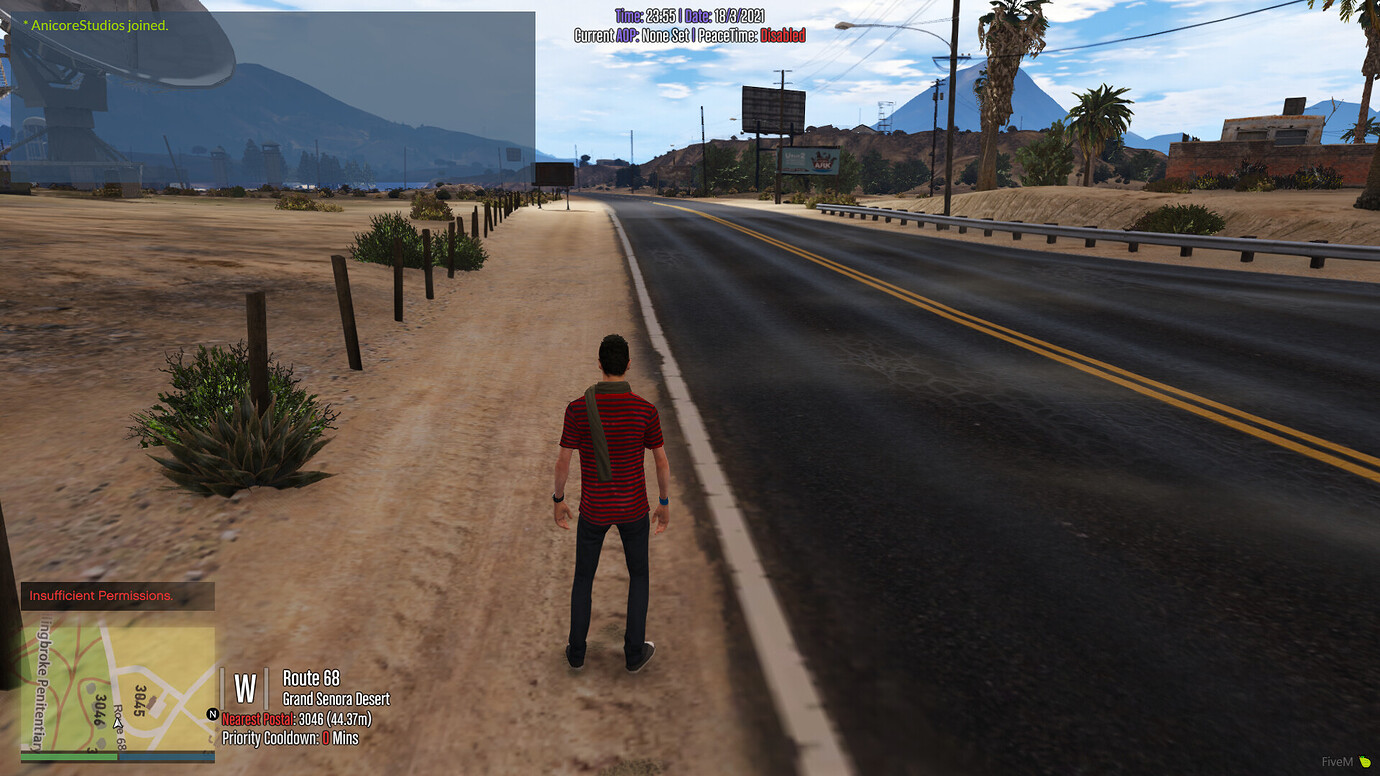Click the Grand Senora Desert zone label

point(336,699)
